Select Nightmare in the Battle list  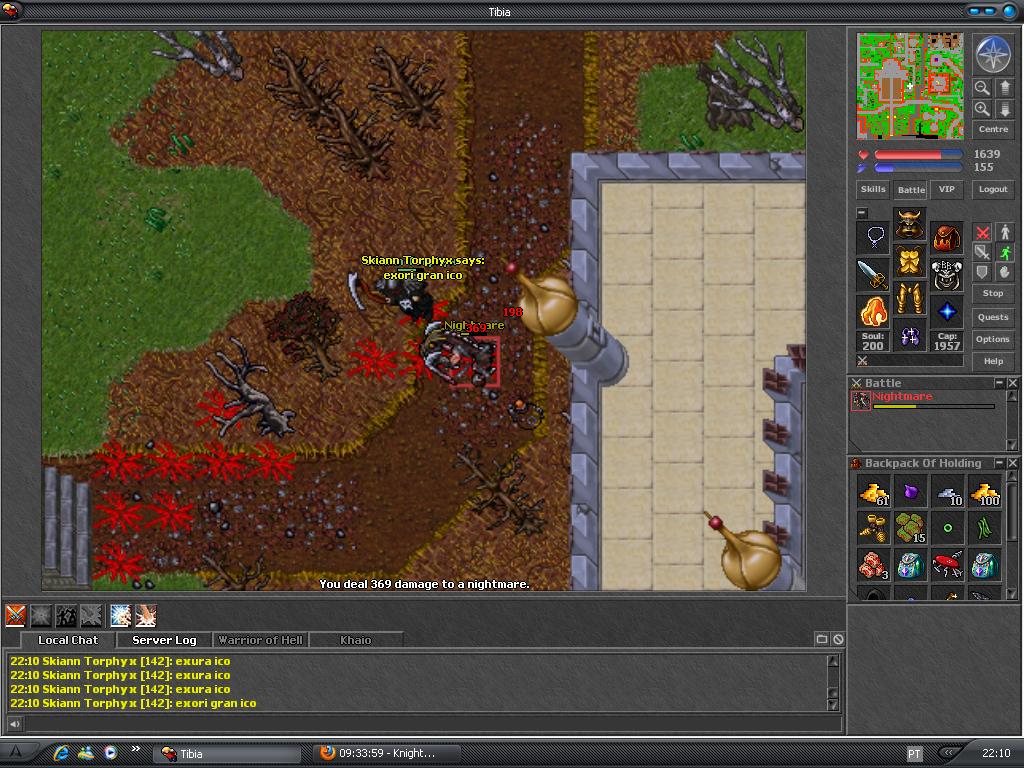[x=902, y=397]
